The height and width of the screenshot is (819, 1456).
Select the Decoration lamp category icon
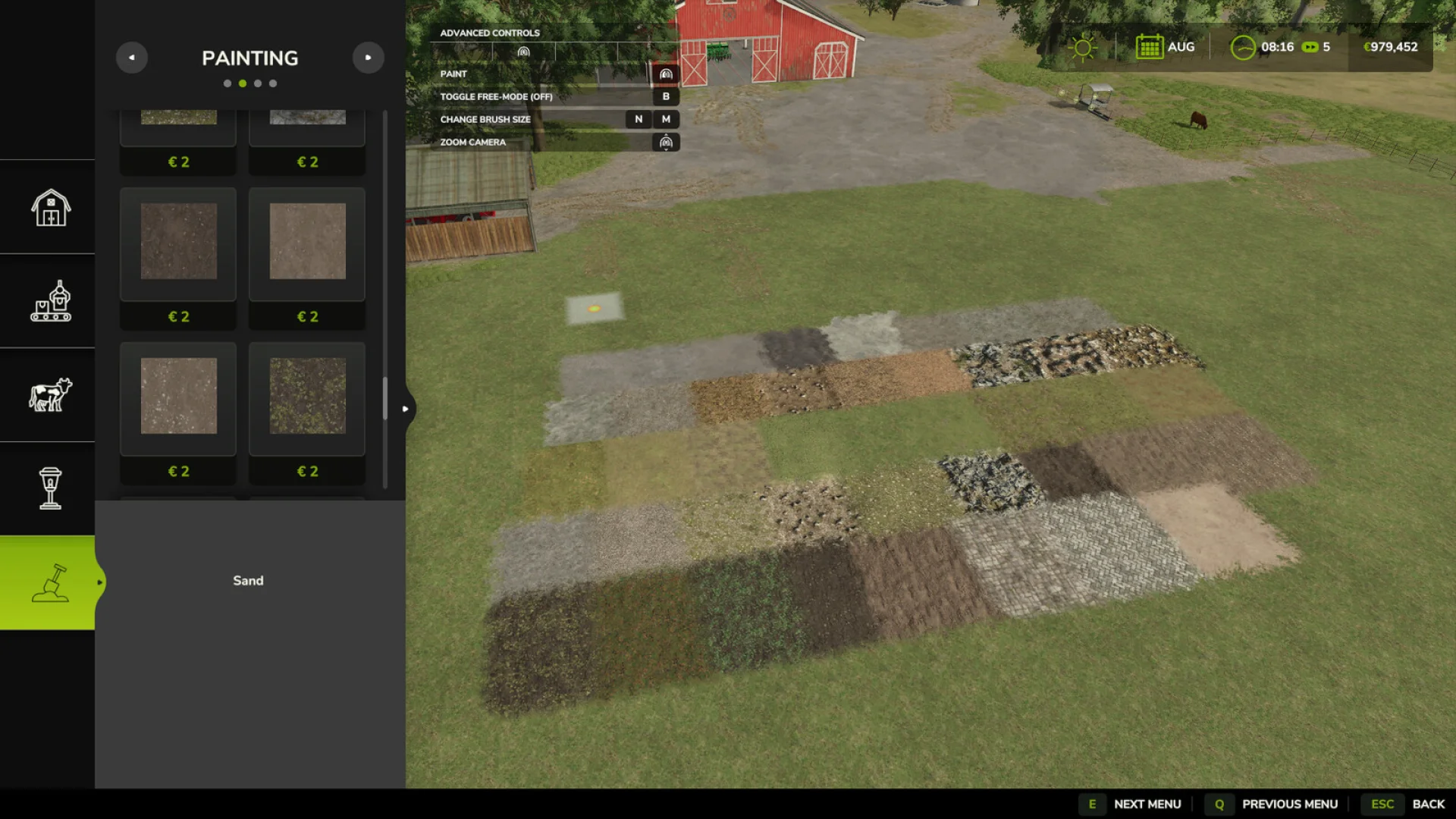48,488
